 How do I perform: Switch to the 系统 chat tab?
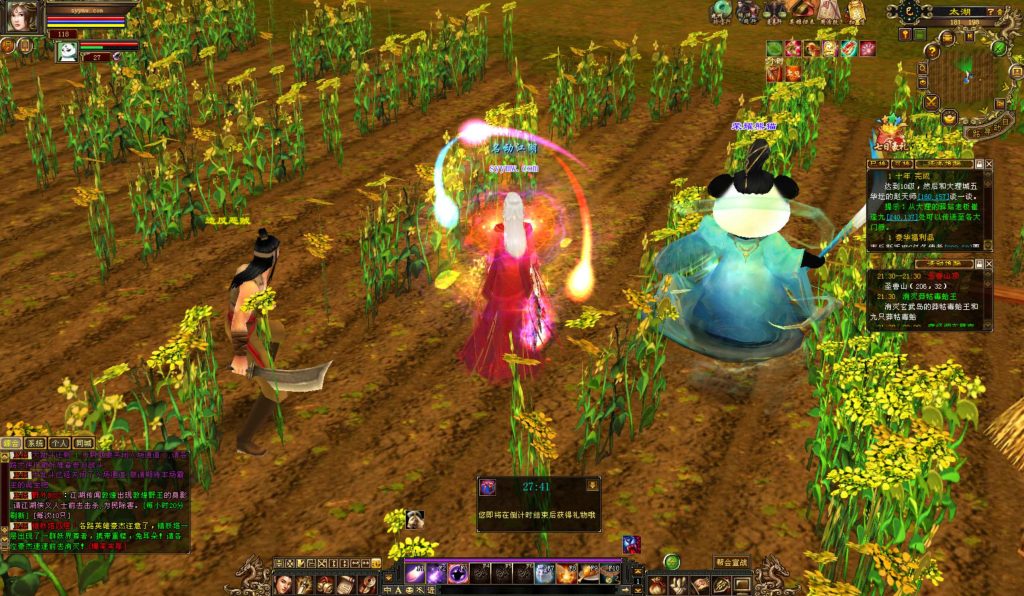click(x=35, y=442)
